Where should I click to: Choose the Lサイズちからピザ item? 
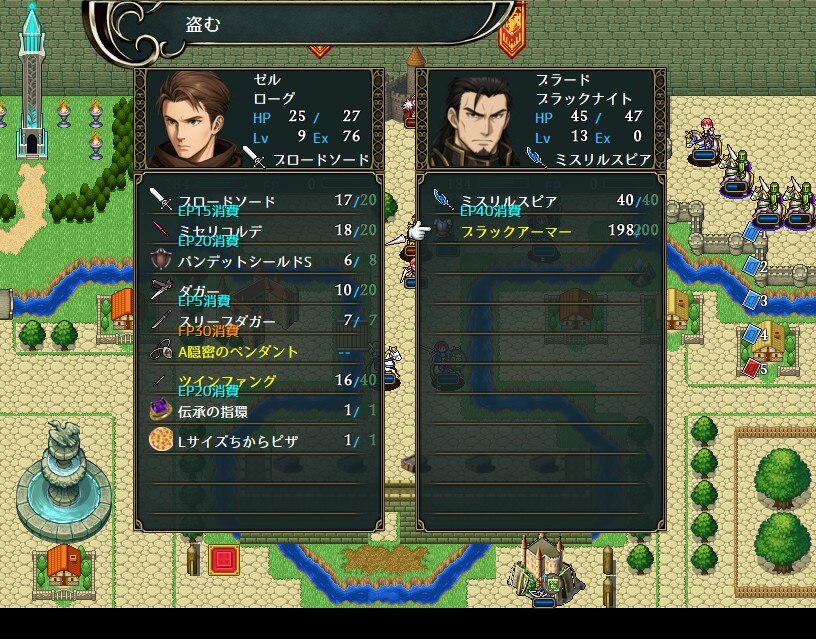(x=260, y=441)
